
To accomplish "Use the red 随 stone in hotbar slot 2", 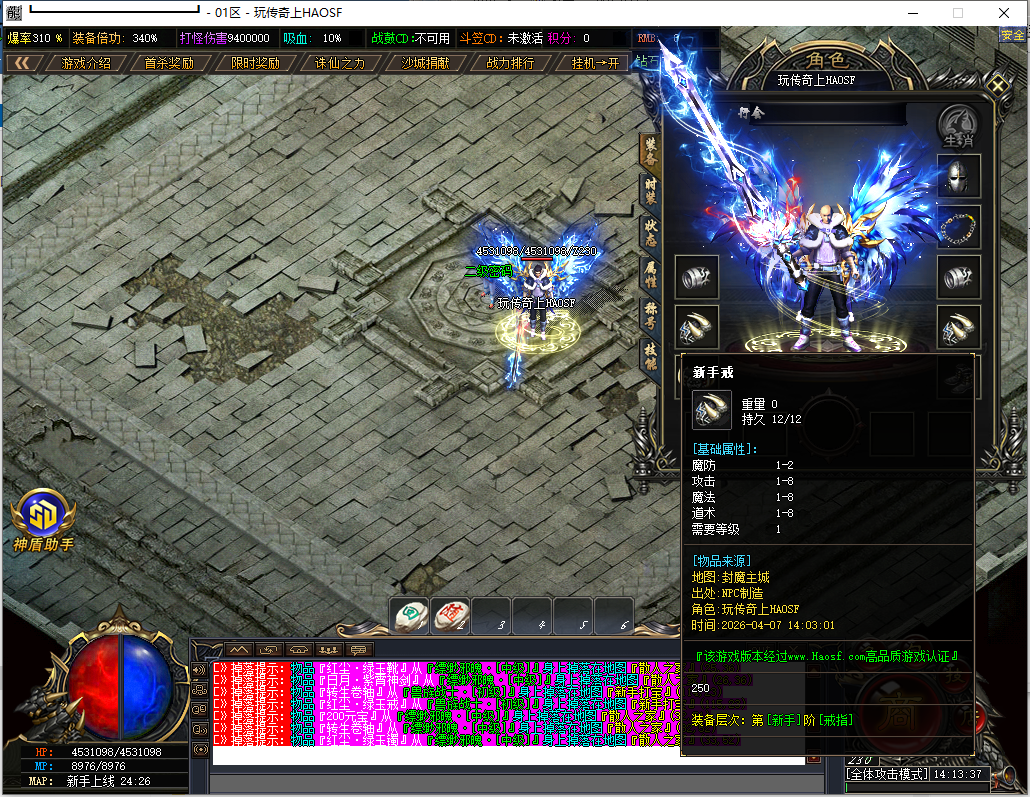I will 451,616.
